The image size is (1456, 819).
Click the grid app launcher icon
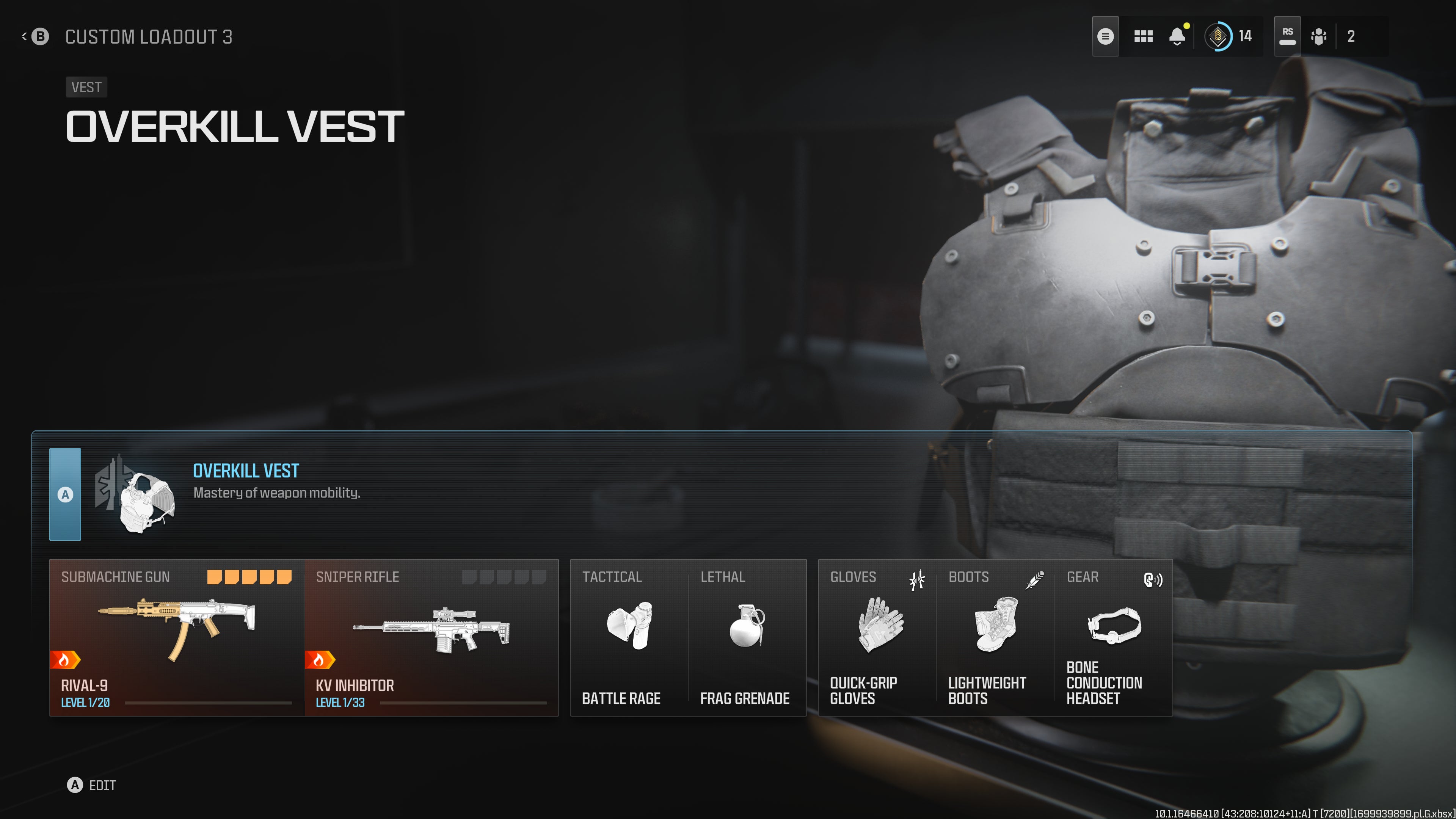point(1144,36)
